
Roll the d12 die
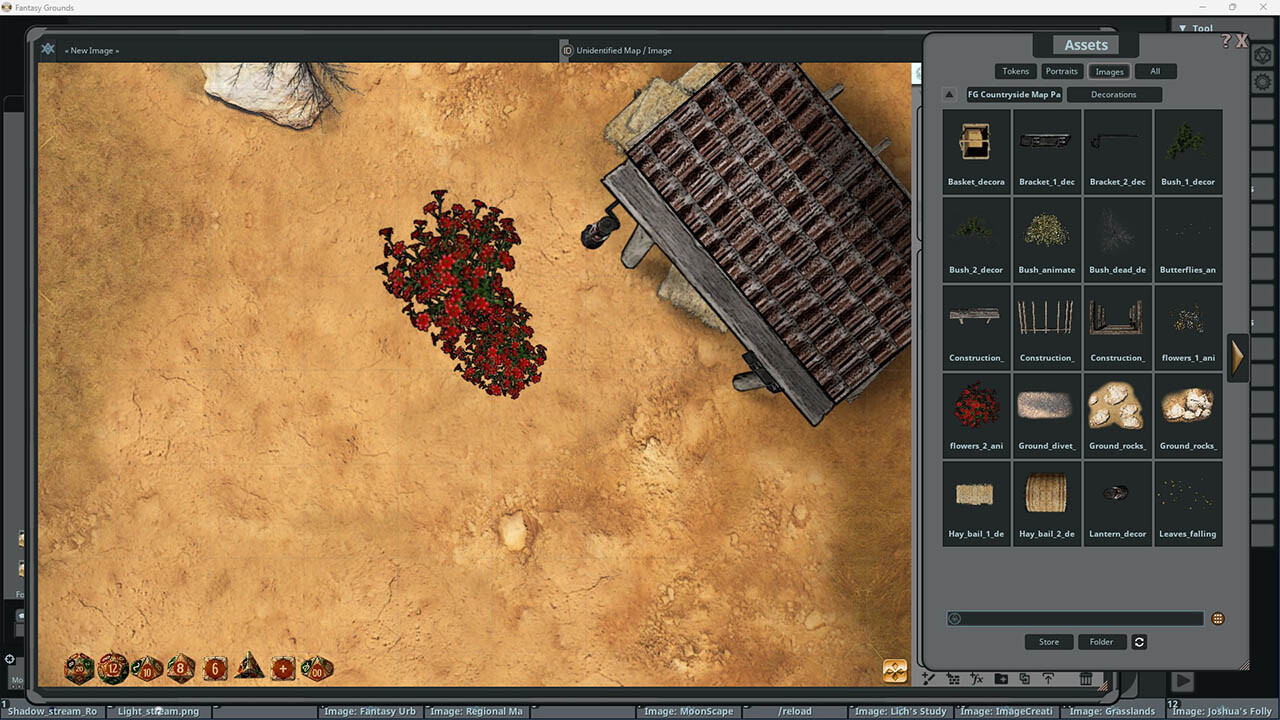point(113,668)
